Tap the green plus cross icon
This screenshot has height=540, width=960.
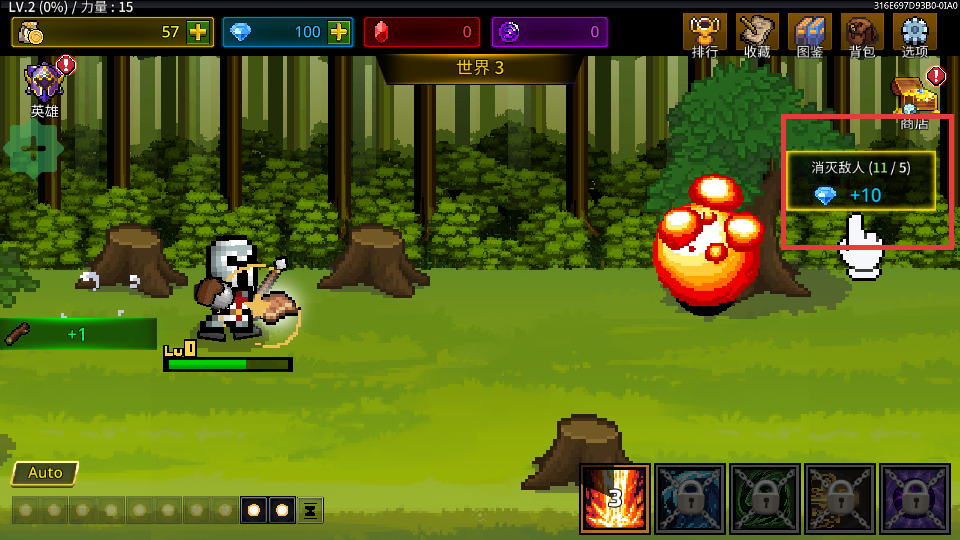[33, 149]
